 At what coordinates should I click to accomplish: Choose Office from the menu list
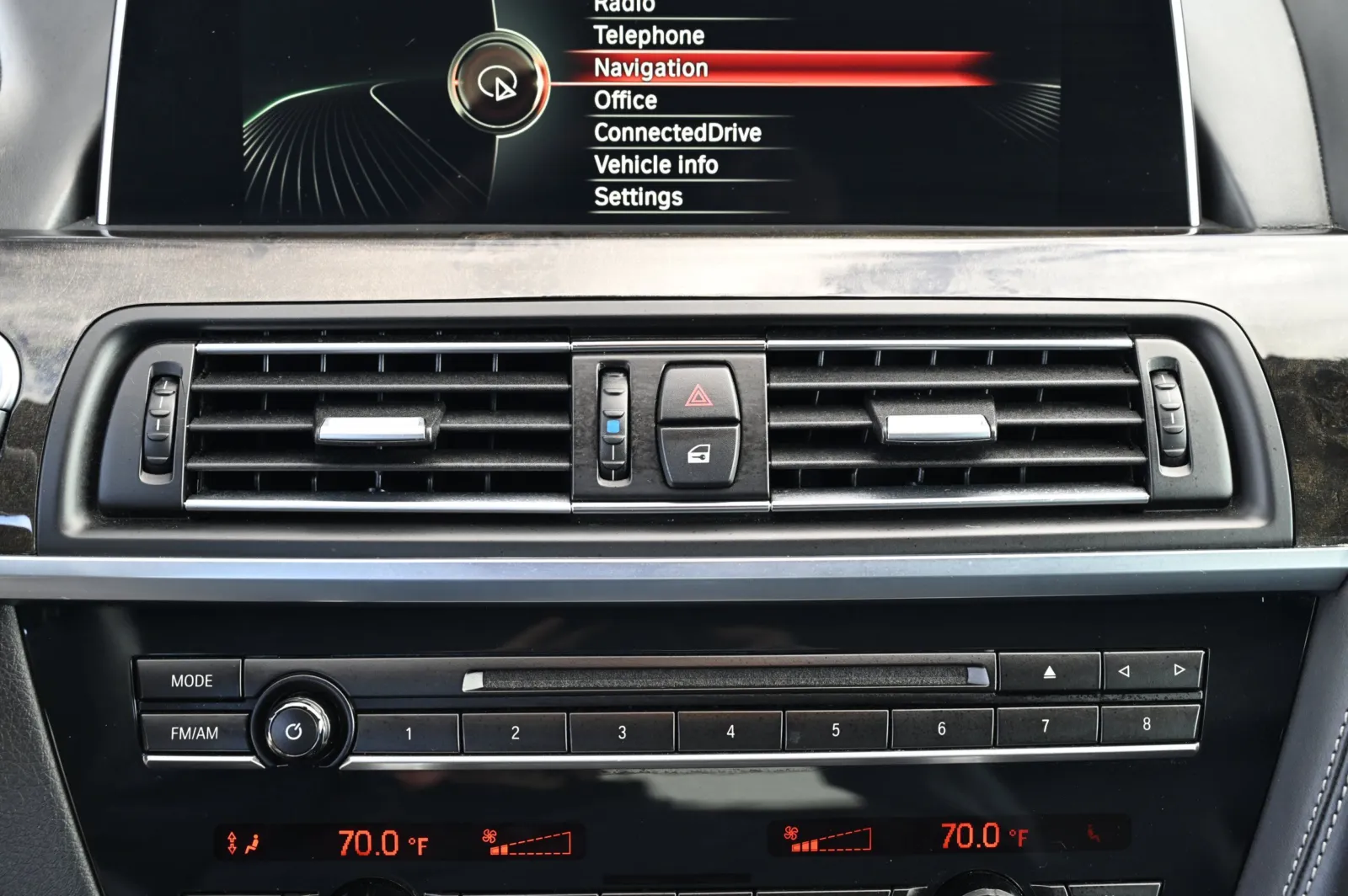click(x=625, y=100)
